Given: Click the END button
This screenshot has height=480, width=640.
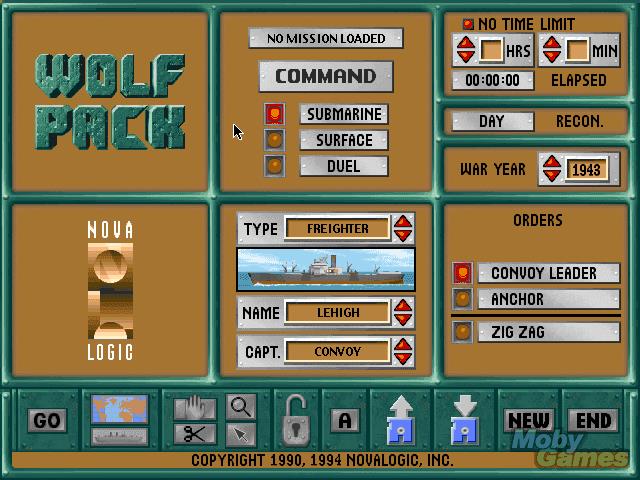Looking at the screenshot, I should 593,421.
